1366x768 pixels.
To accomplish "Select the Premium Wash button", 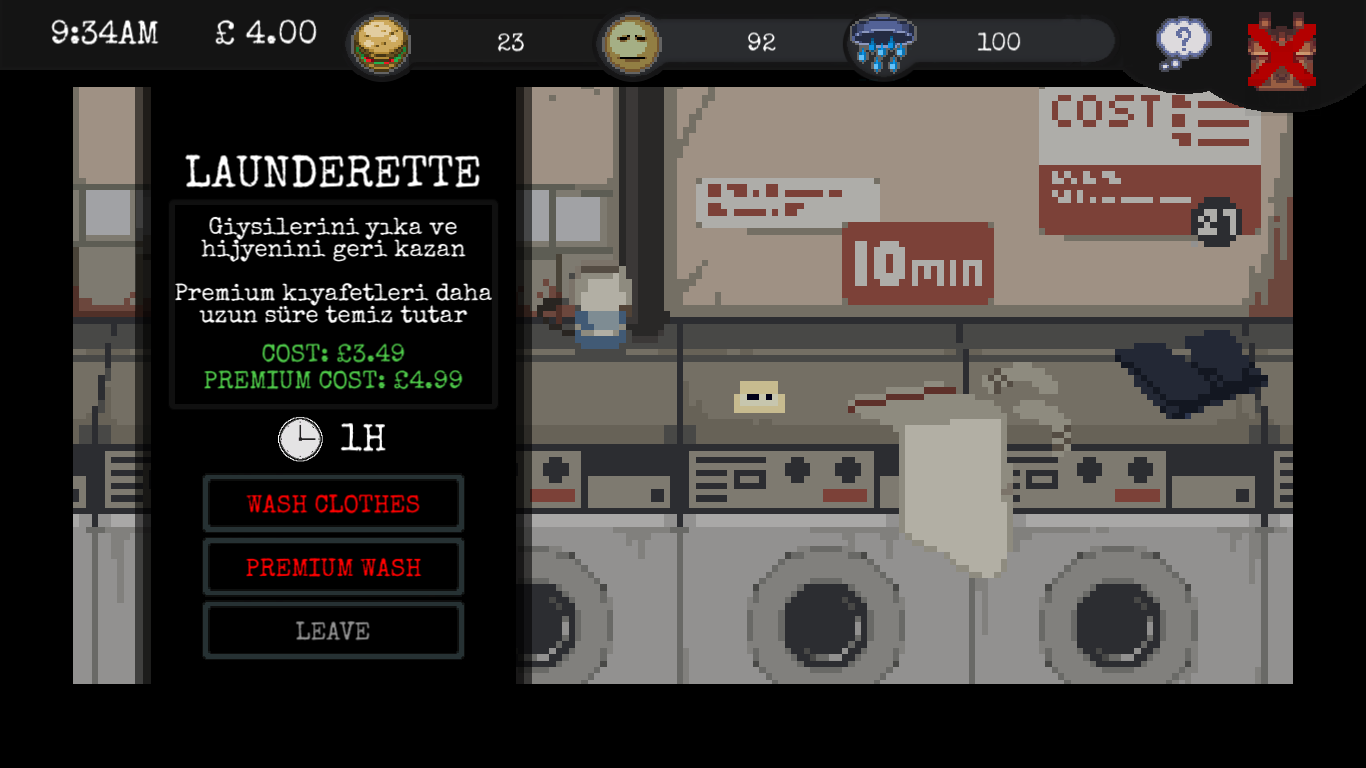I will point(333,567).
